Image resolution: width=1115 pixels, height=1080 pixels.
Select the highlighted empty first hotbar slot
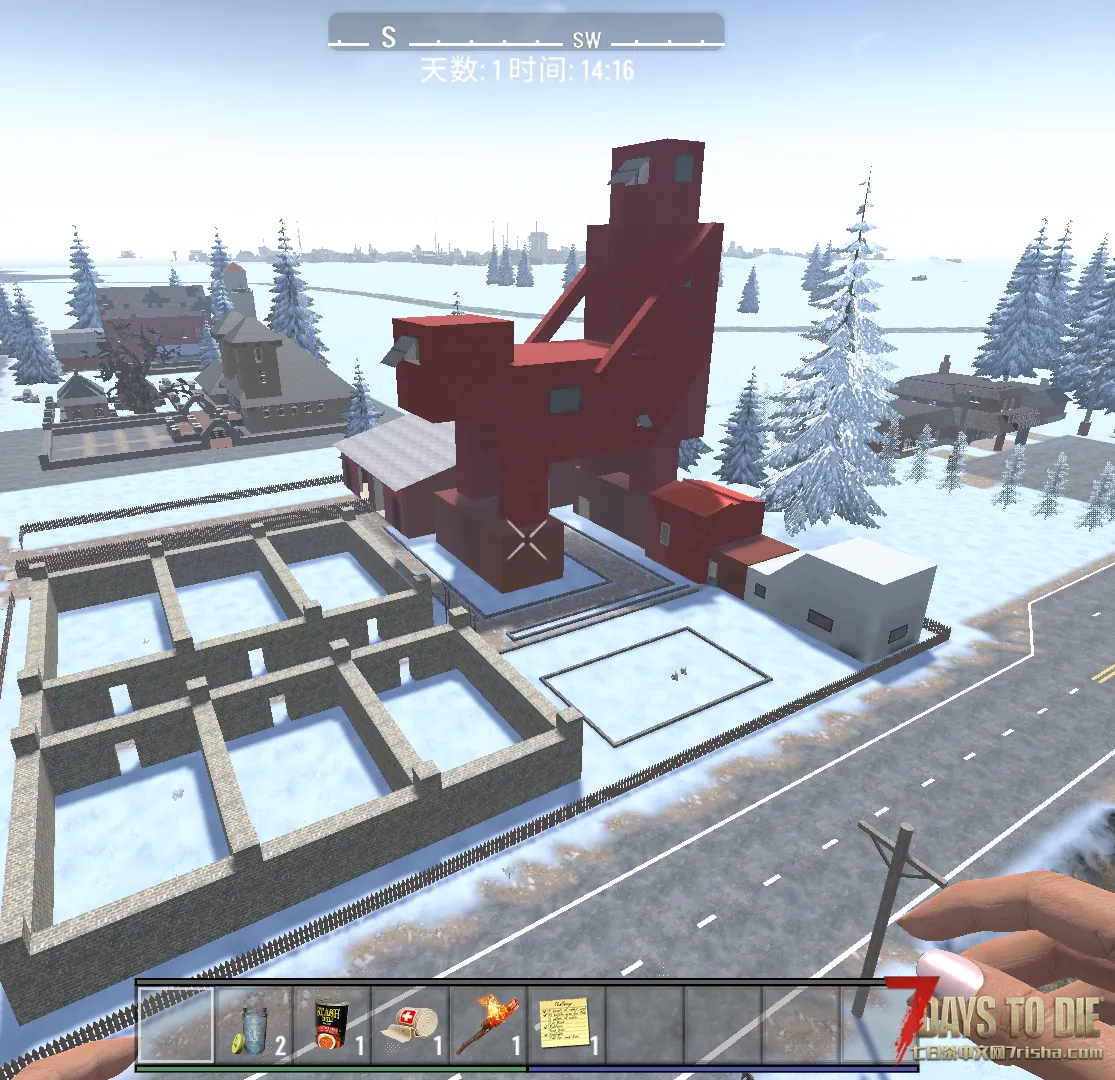pyautogui.click(x=176, y=1025)
